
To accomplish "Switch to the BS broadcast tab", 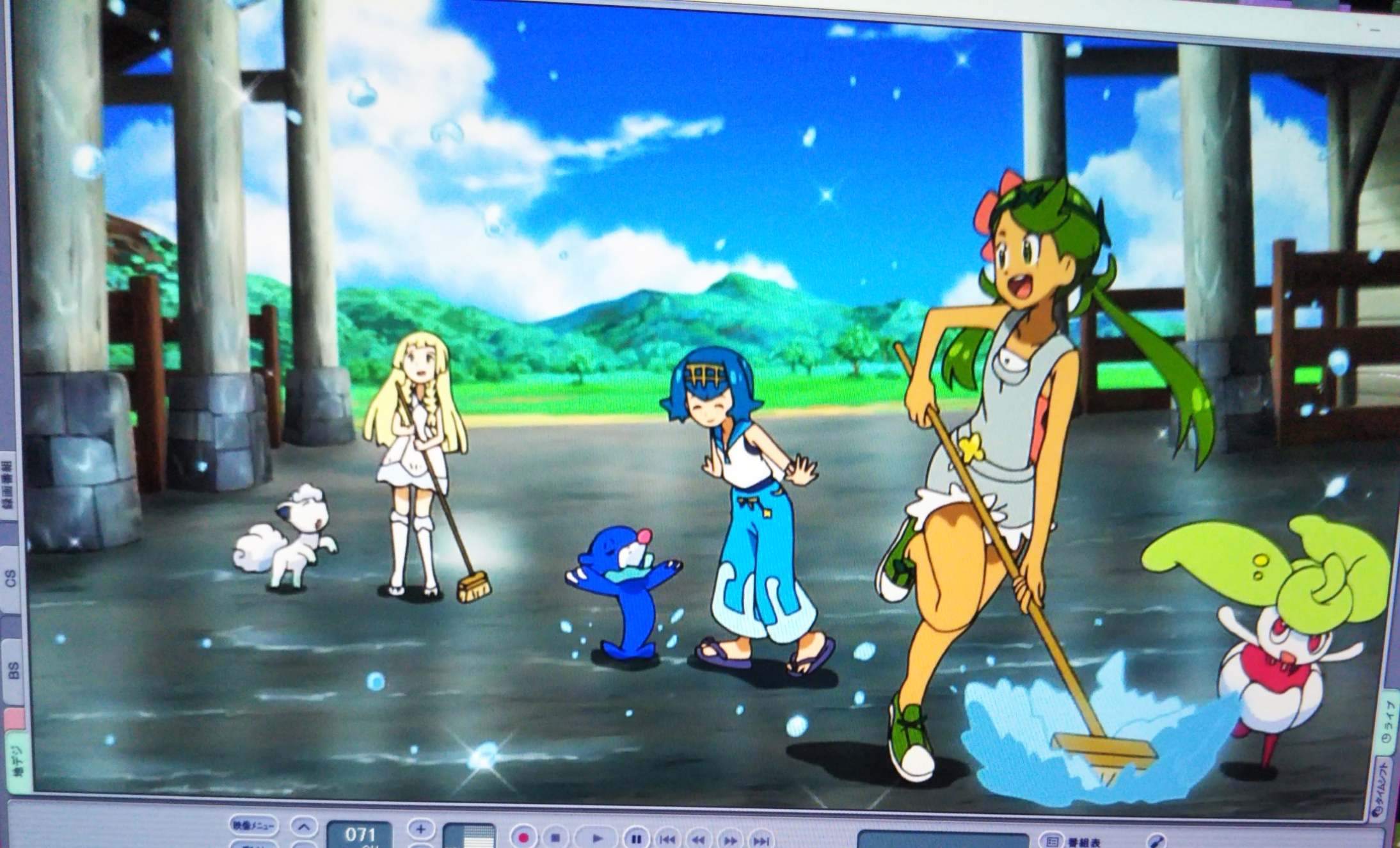I will (12, 670).
